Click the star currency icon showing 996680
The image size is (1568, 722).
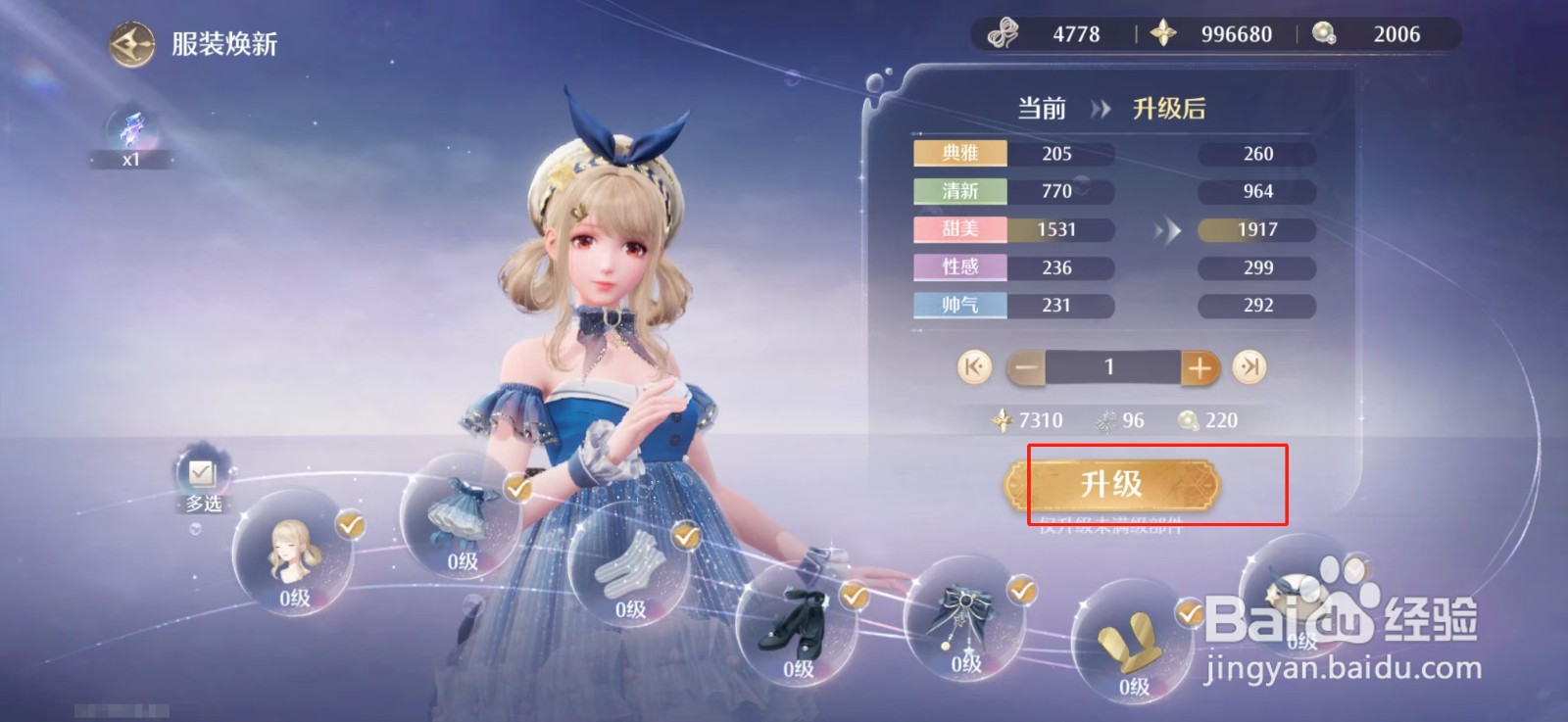[1164, 32]
